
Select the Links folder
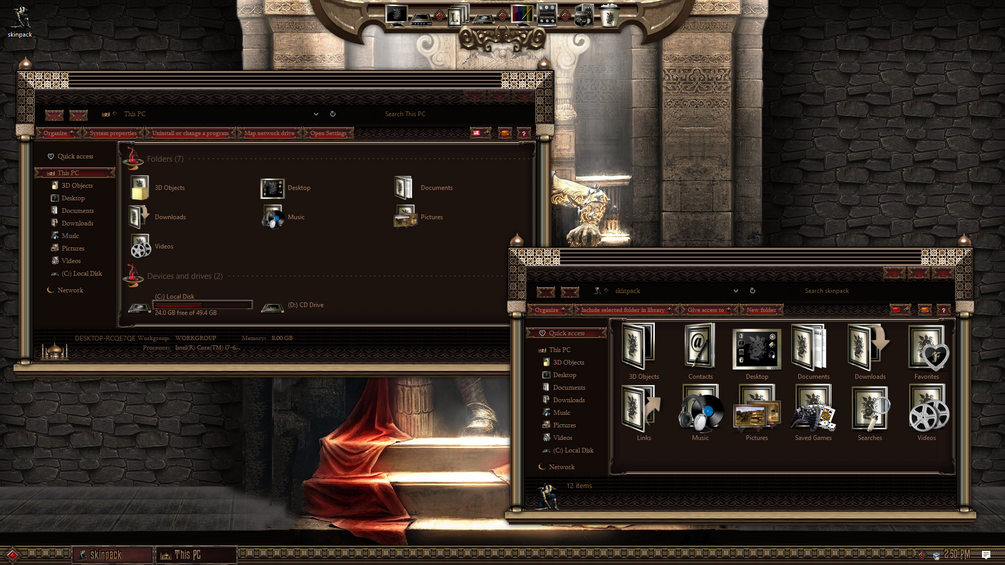(643, 411)
